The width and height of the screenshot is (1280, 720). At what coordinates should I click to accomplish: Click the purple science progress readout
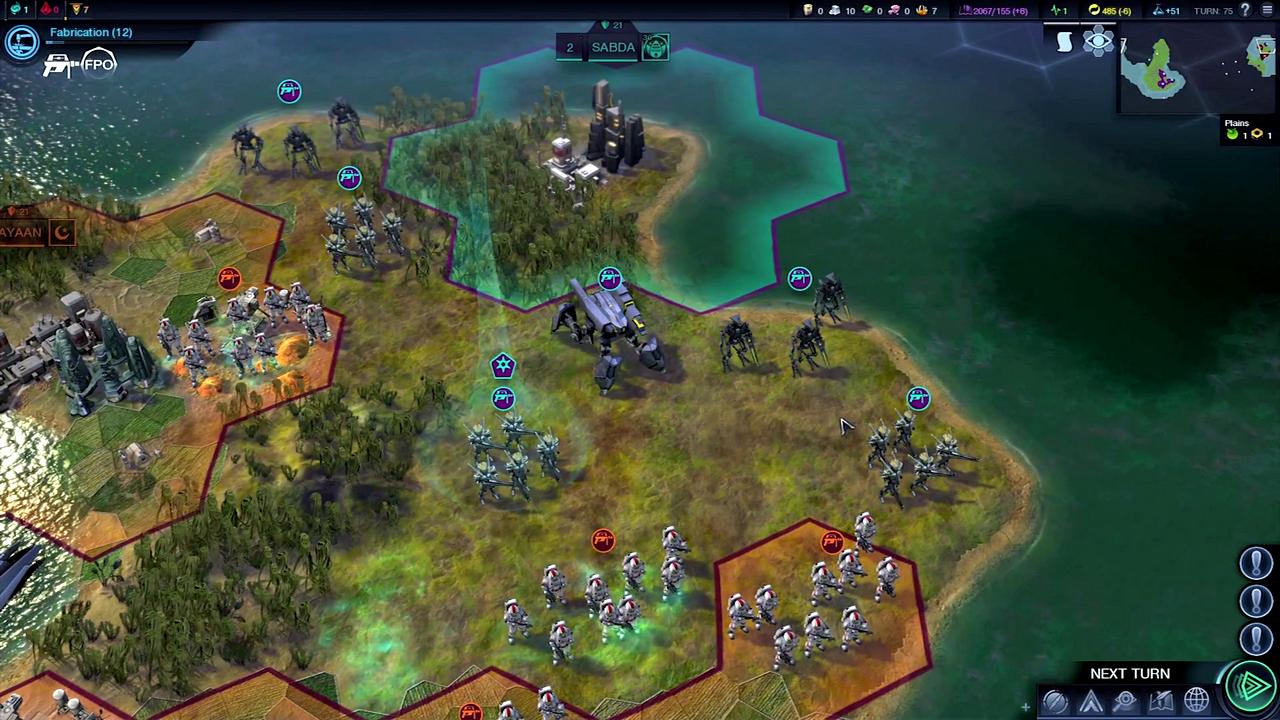(993, 10)
